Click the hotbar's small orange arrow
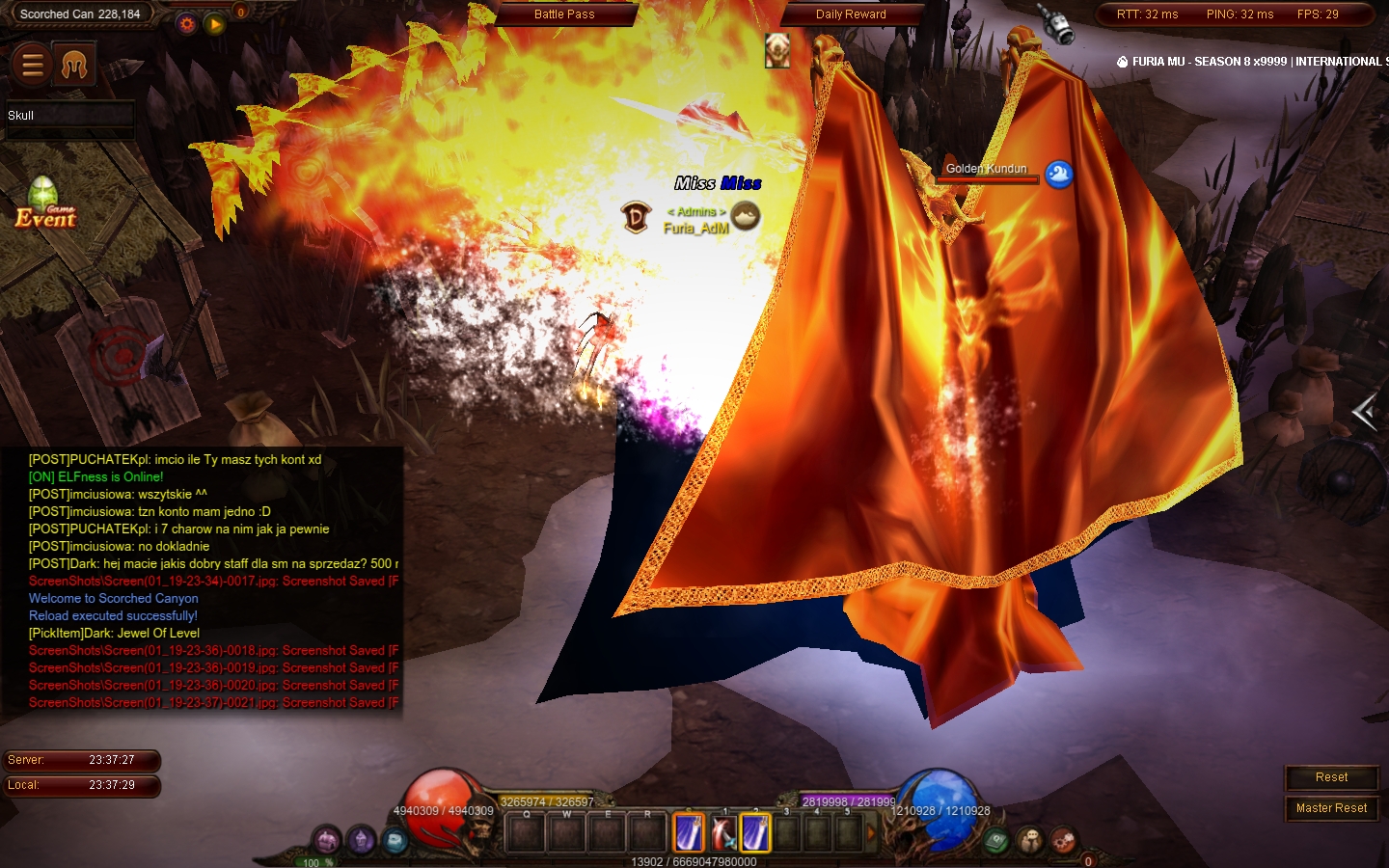 [x=871, y=832]
